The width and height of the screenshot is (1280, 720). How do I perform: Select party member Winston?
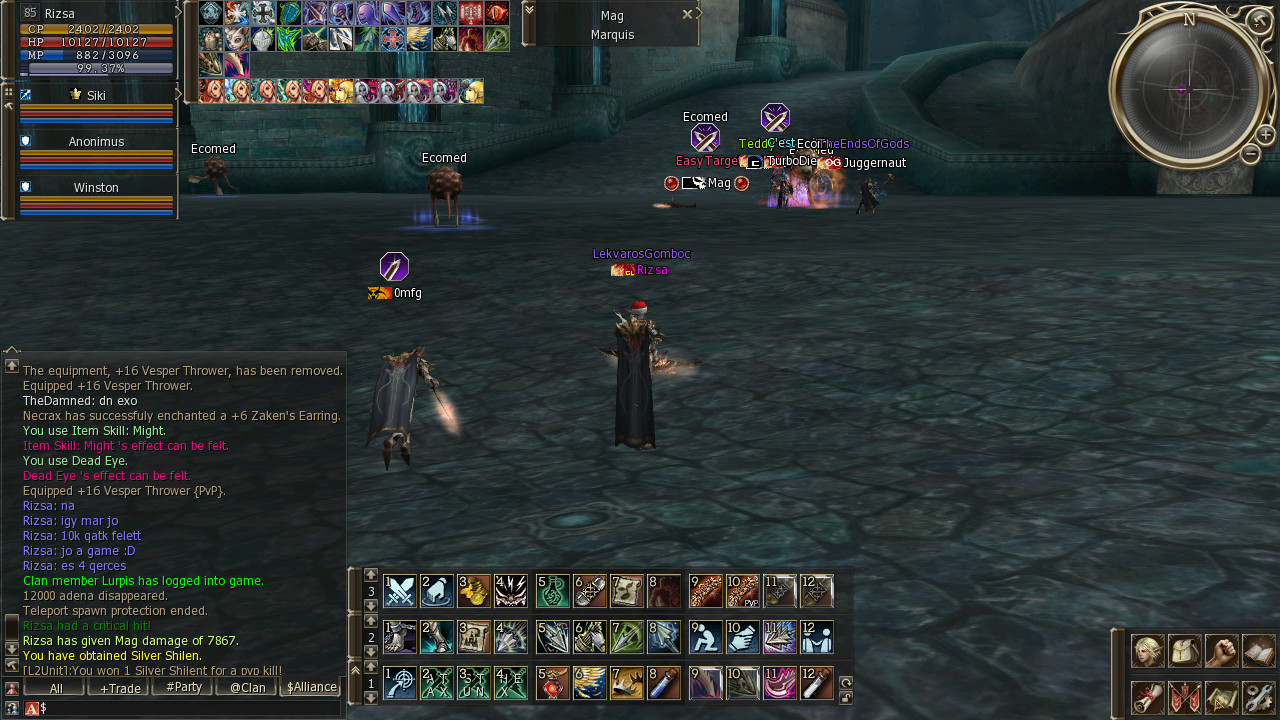pos(96,188)
